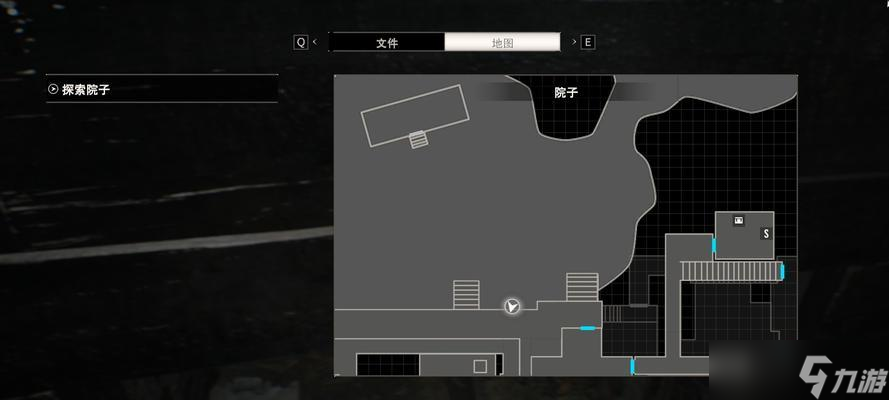889x400 pixels.
Task: Select the 探索院子 objective entry
Action: [162, 89]
